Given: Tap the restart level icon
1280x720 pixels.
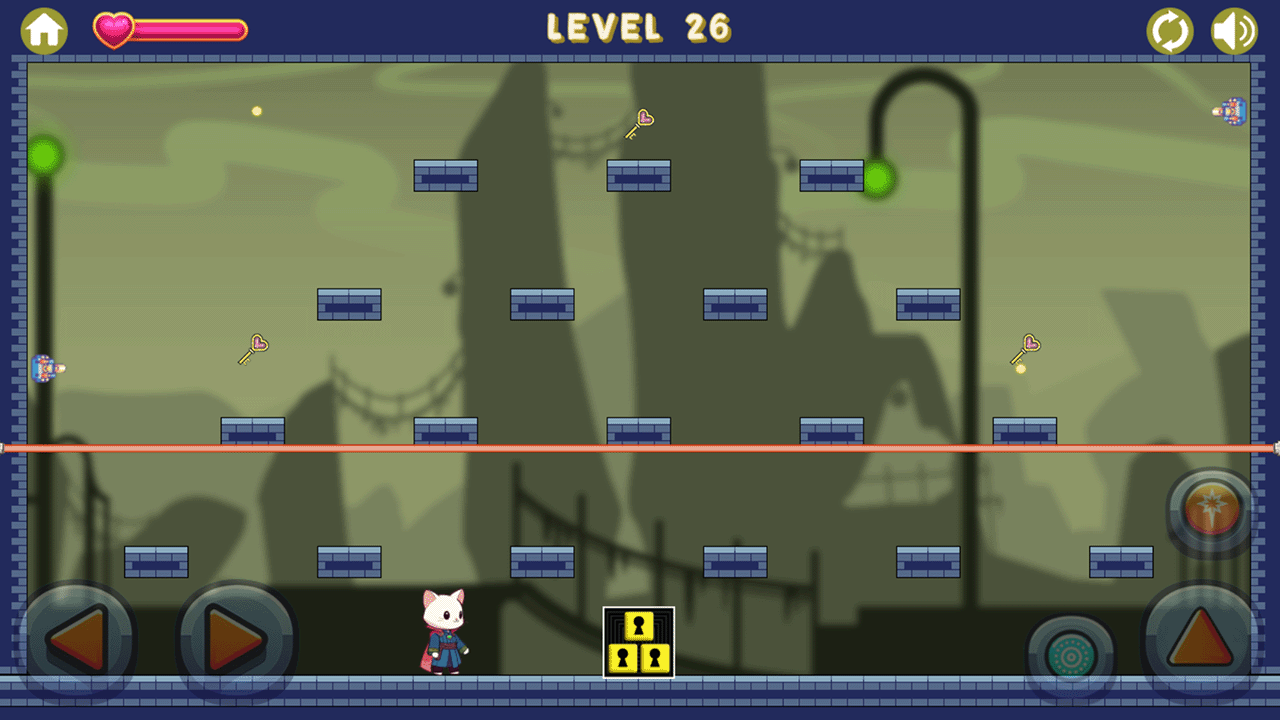Looking at the screenshot, I should tap(1170, 31).
